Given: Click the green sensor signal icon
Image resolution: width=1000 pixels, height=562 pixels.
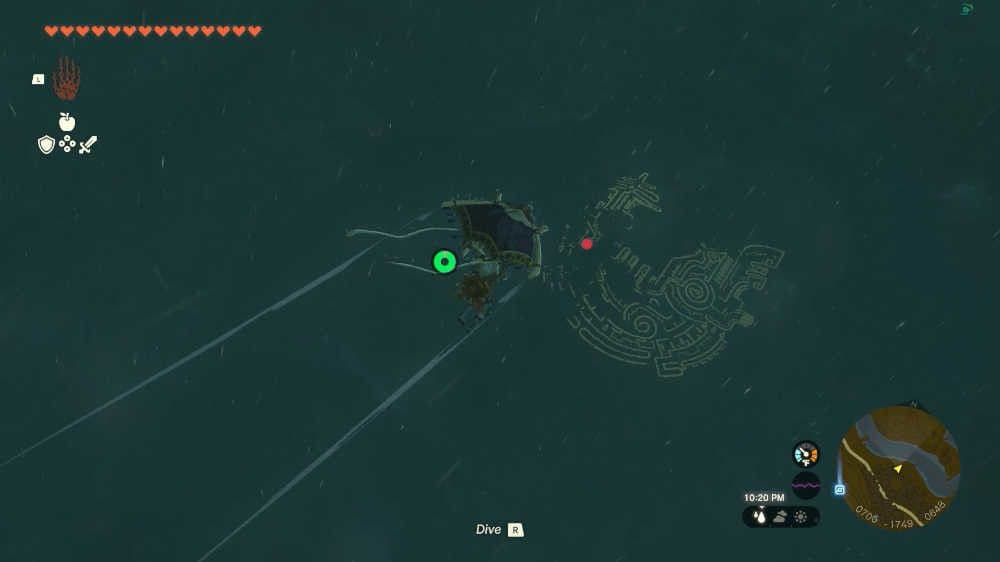Looking at the screenshot, I should (967, 10).
